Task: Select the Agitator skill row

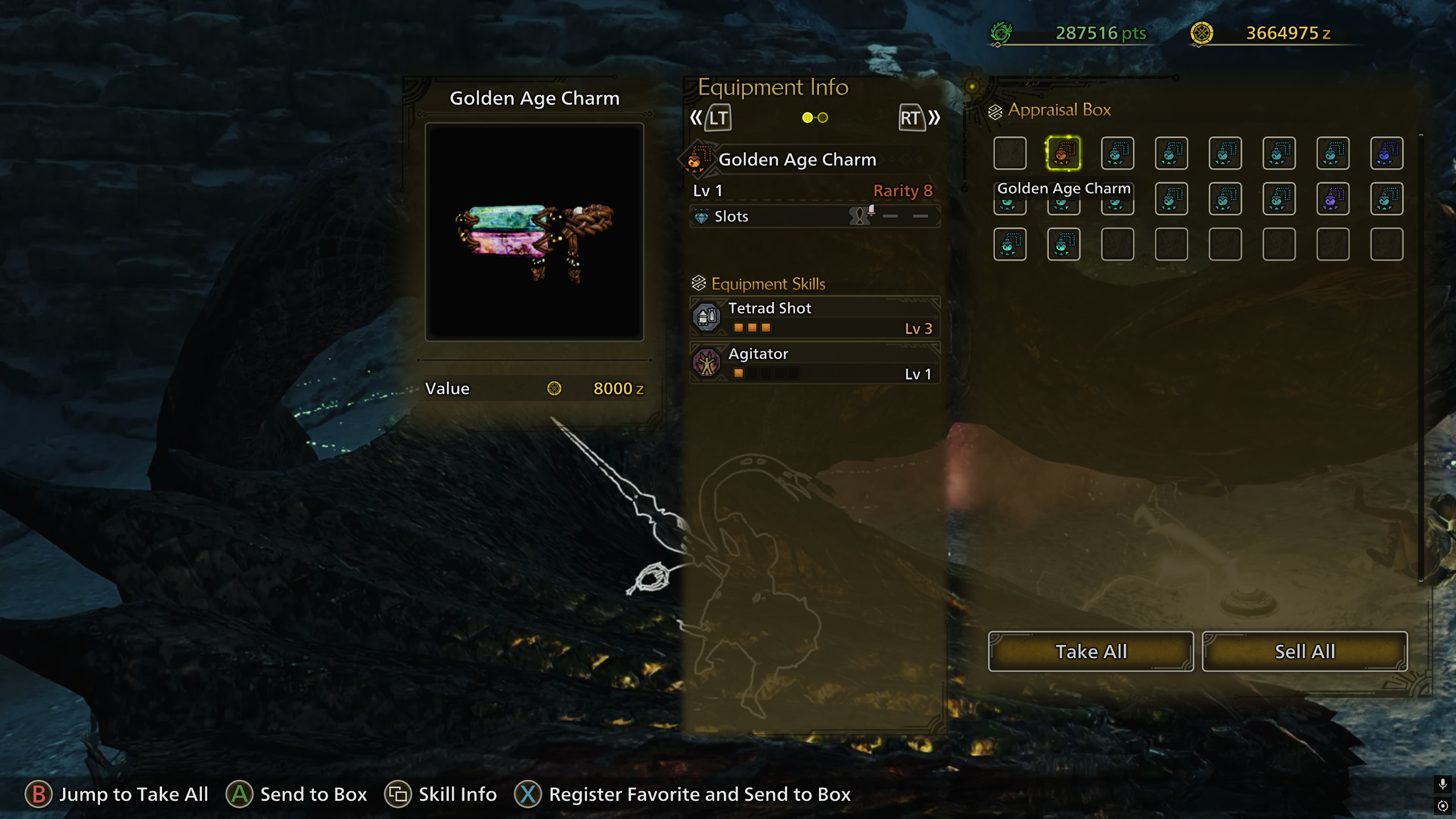Action: point(814,363)
